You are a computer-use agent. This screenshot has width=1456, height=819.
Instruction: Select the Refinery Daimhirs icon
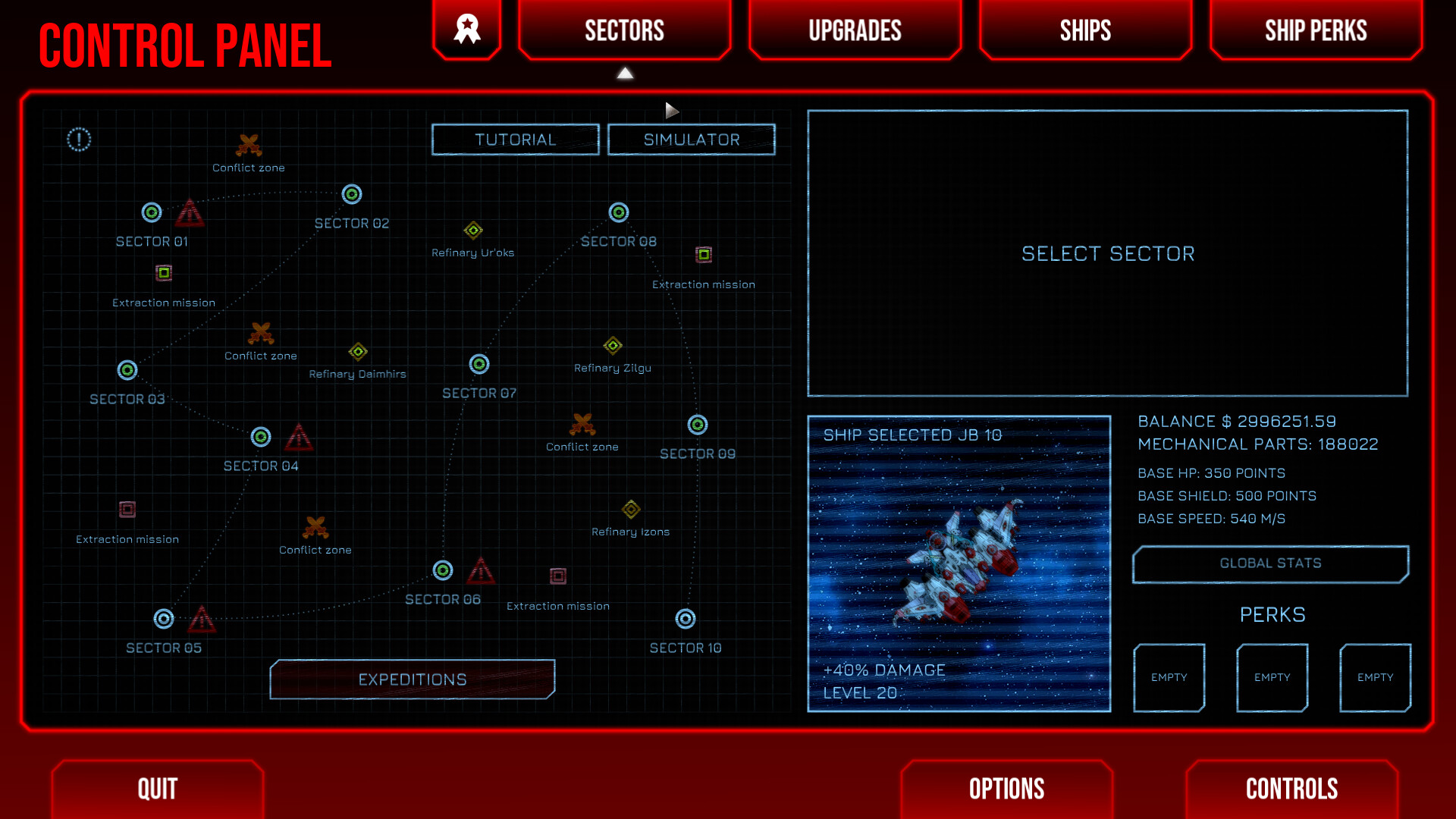pyautogui.click(x=358, y=352)
